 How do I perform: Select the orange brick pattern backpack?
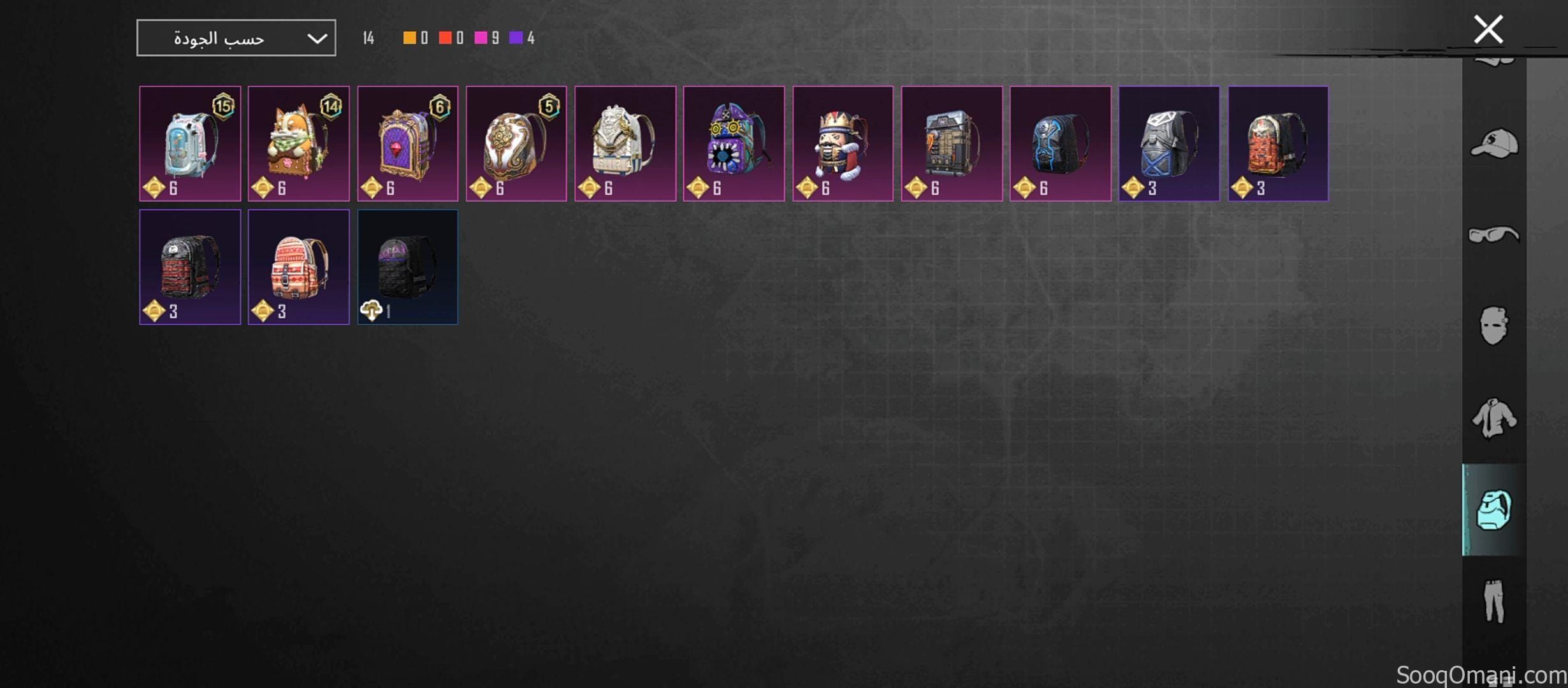tap(1278, 143)
